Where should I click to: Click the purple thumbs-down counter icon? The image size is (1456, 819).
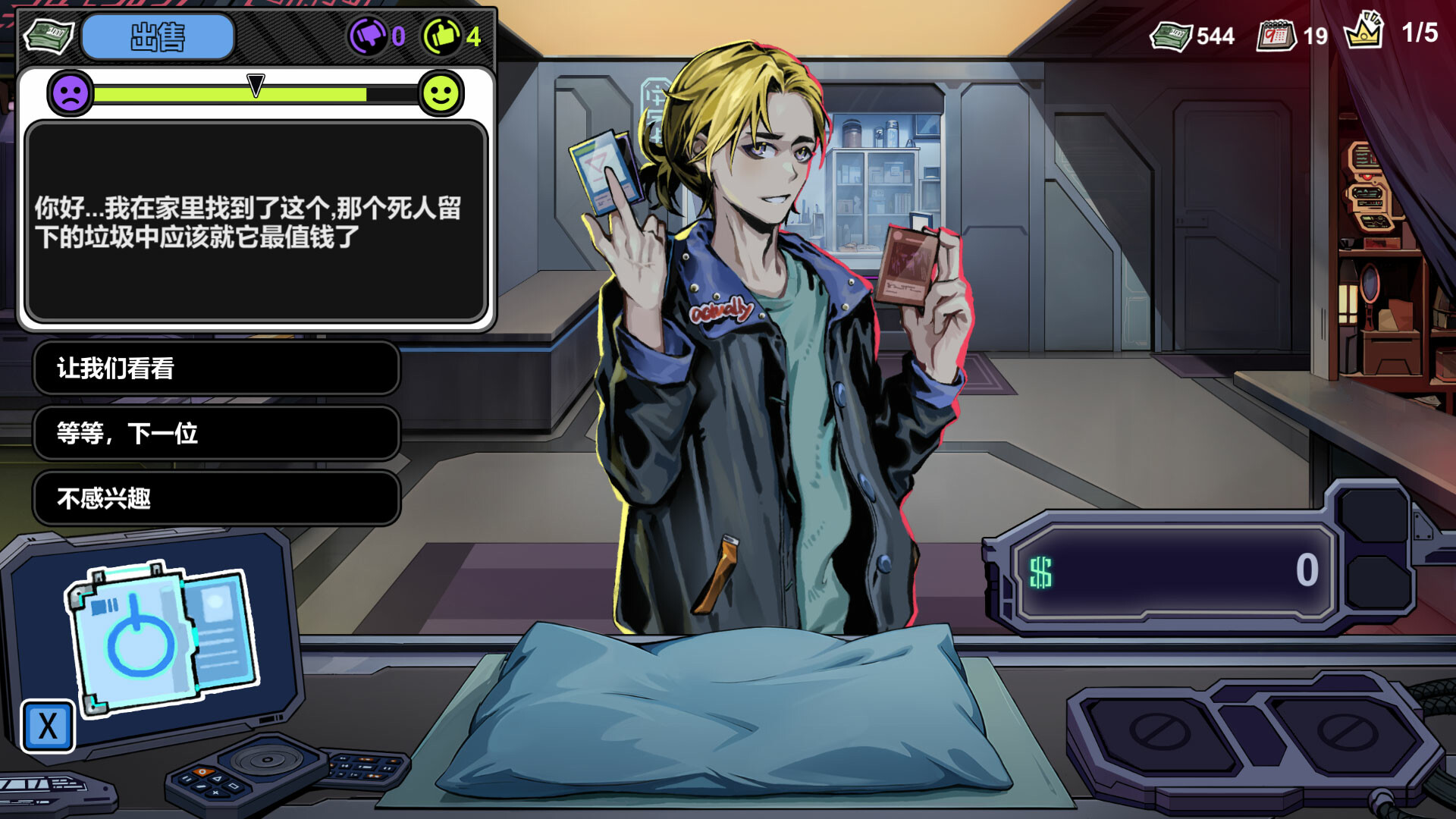[371, 34]
